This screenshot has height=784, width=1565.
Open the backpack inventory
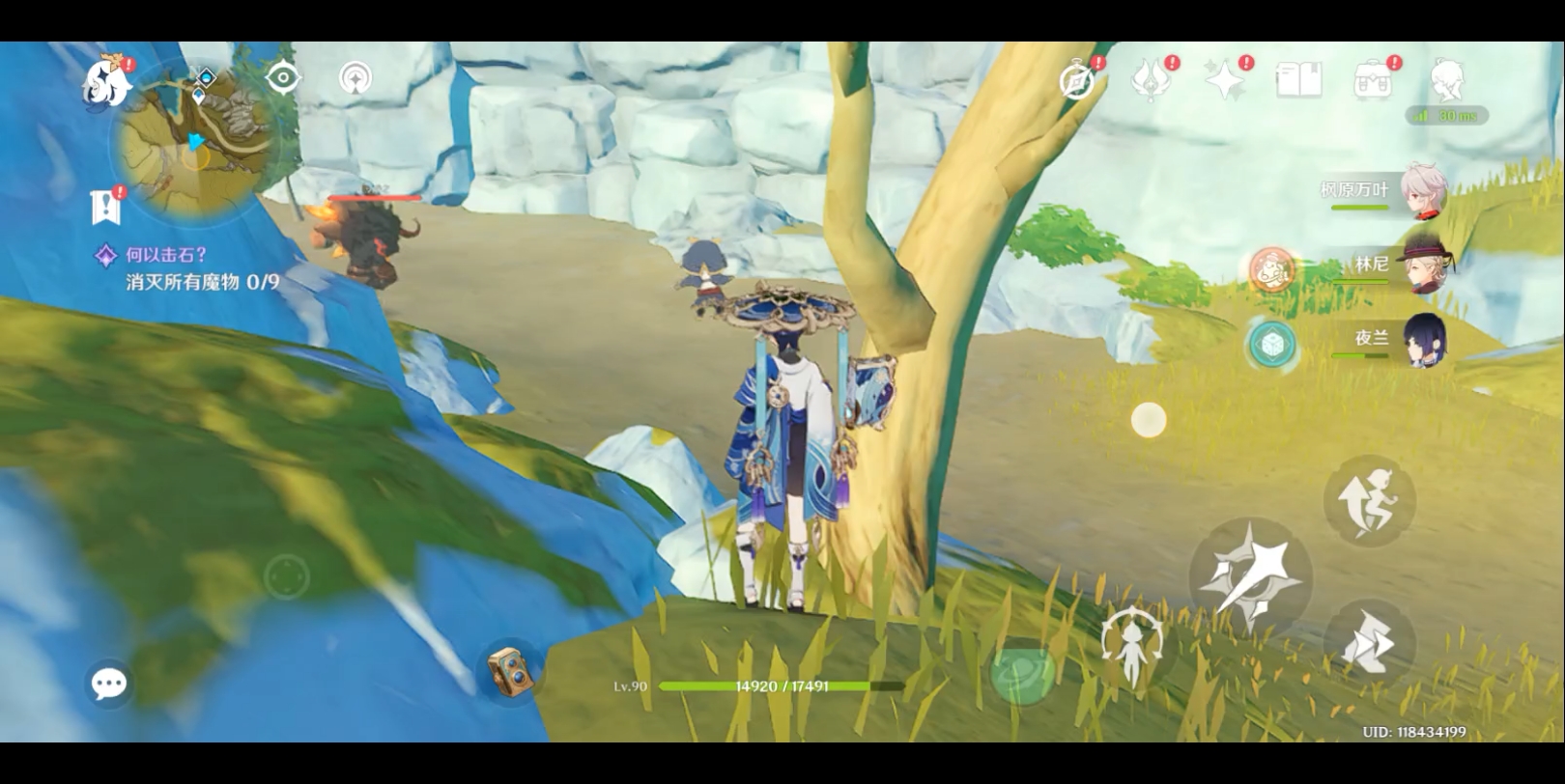click(x=1372, y=80)
